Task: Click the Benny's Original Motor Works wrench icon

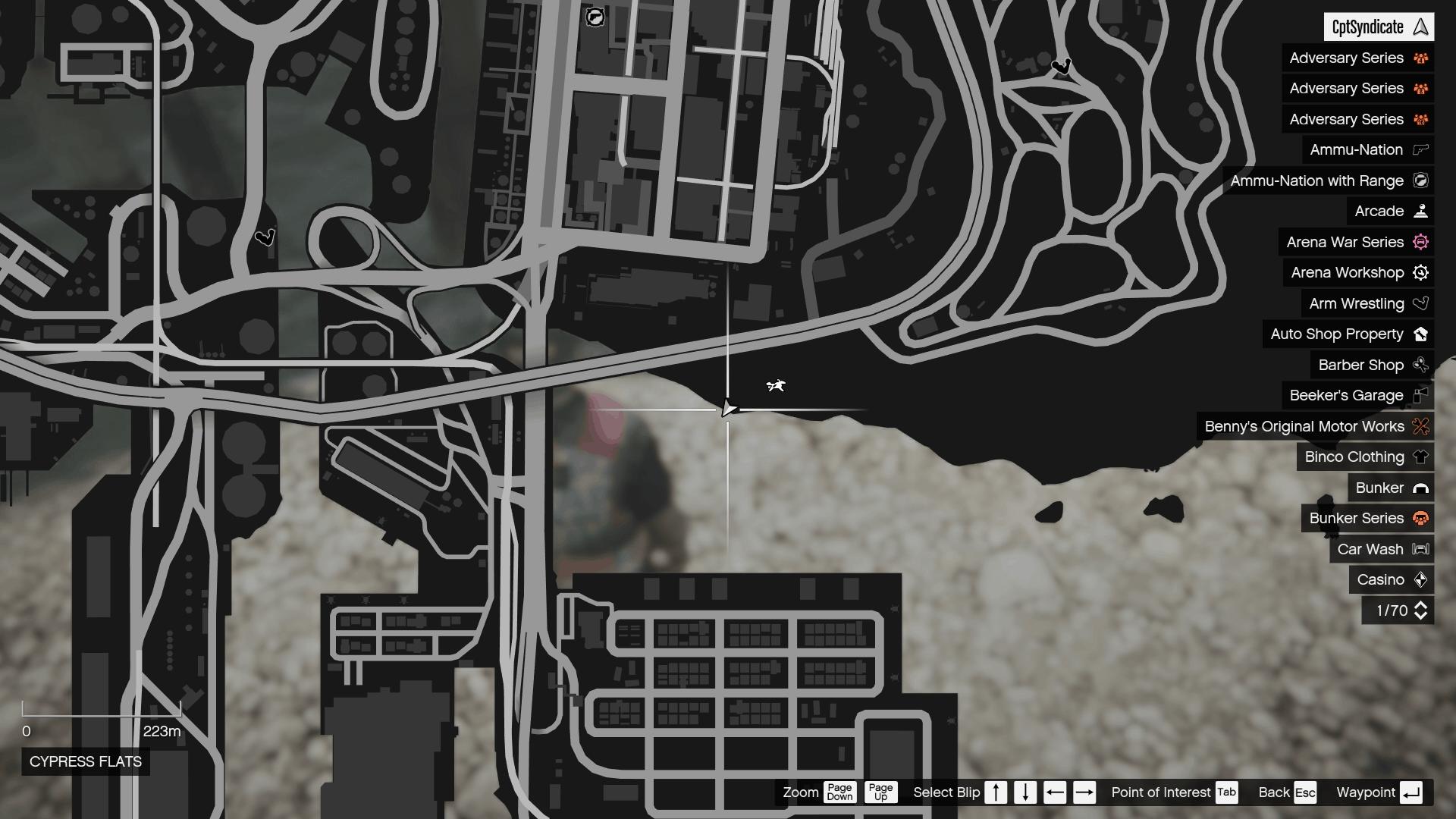Action: (1420, 426)
